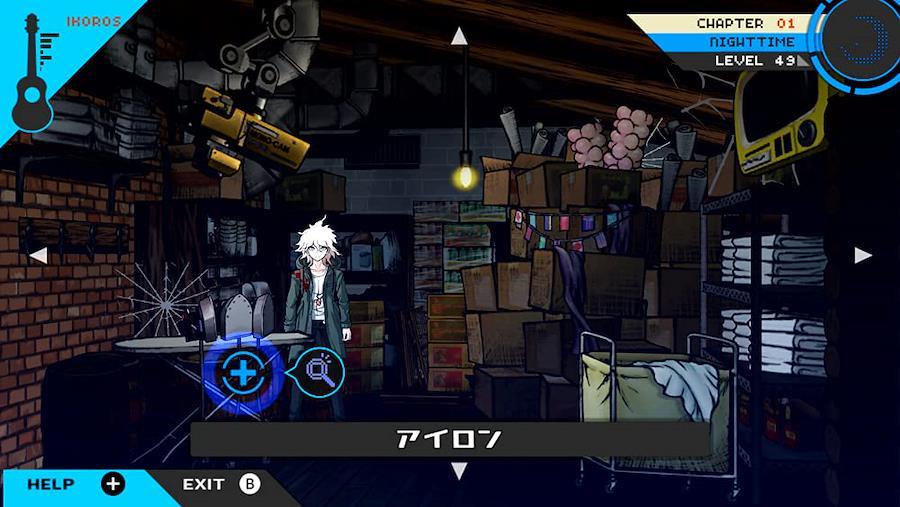Click the down navigation arrow

pos(459,469)
